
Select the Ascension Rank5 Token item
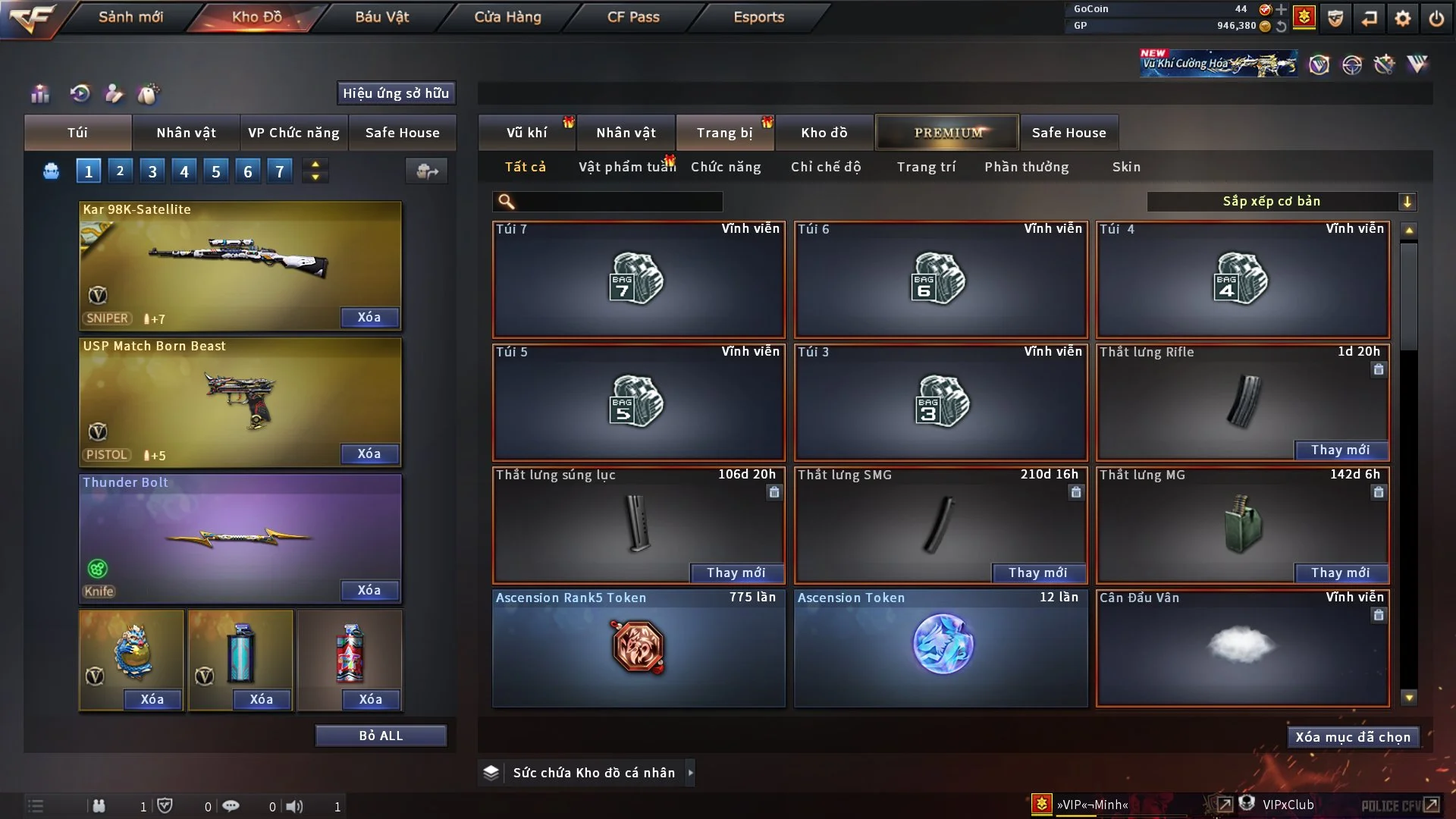[639, 648]
